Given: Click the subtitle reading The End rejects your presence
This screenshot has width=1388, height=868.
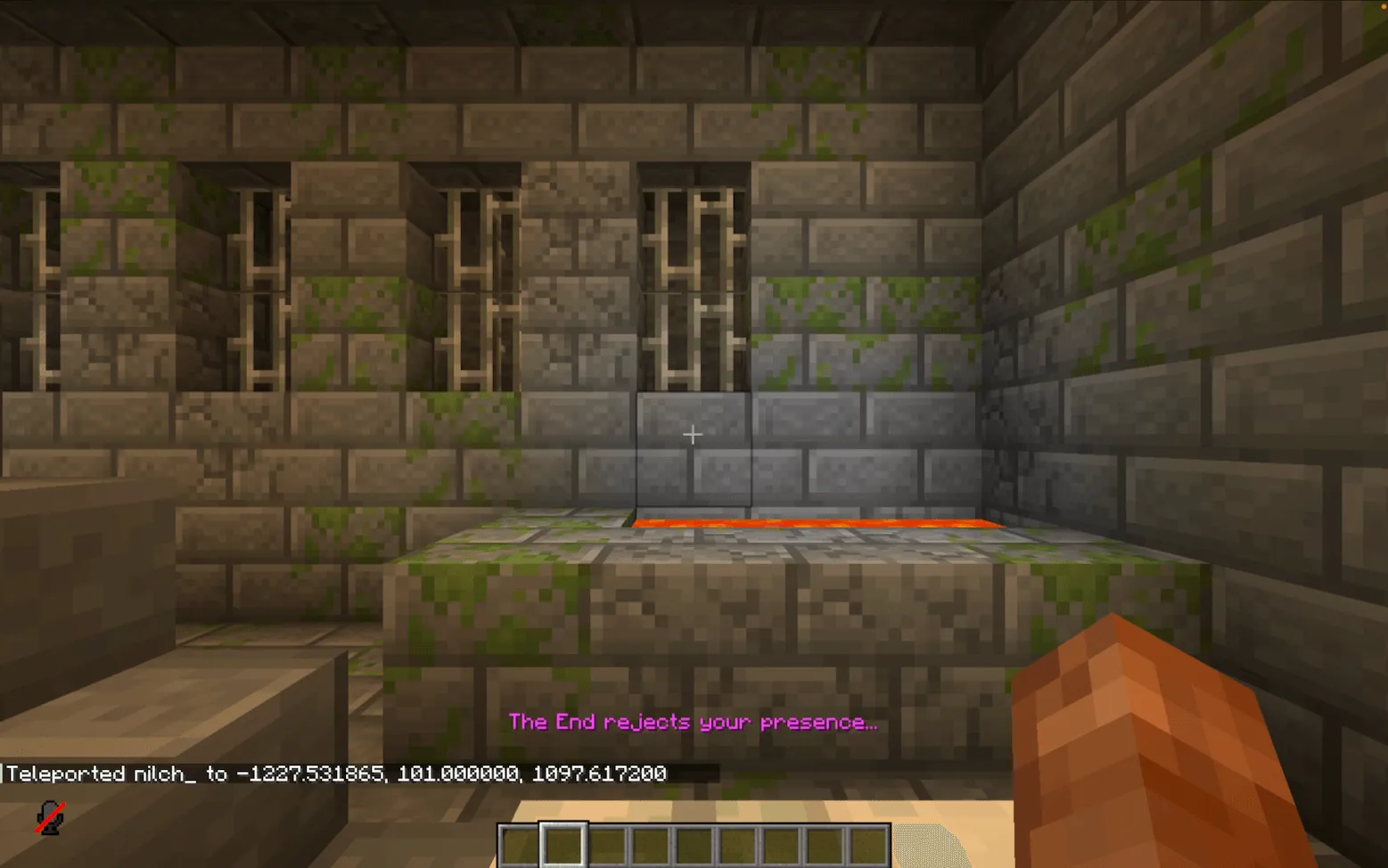Looking at the screenshot, I should [693, 722].
